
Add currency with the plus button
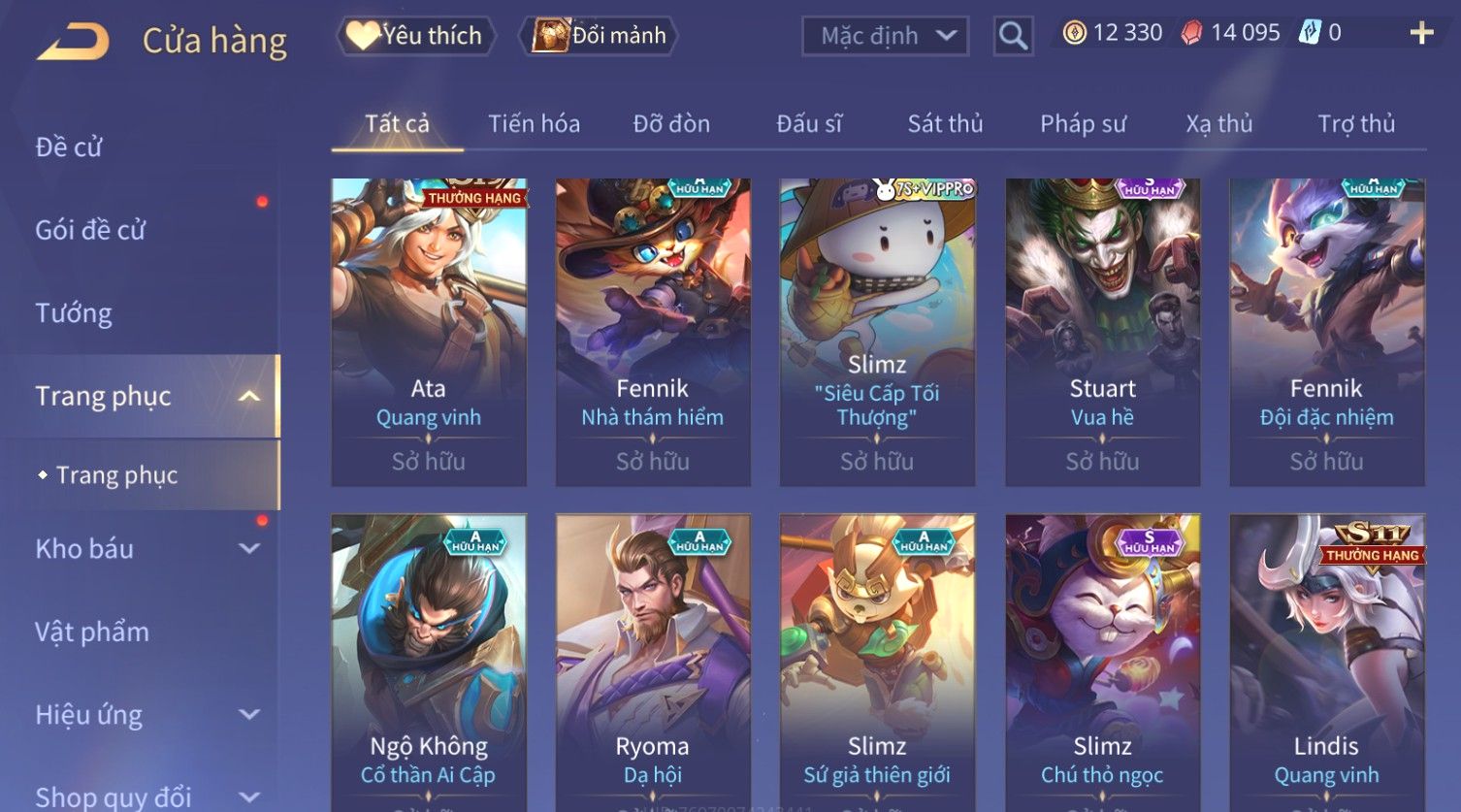coord(1421,33)
